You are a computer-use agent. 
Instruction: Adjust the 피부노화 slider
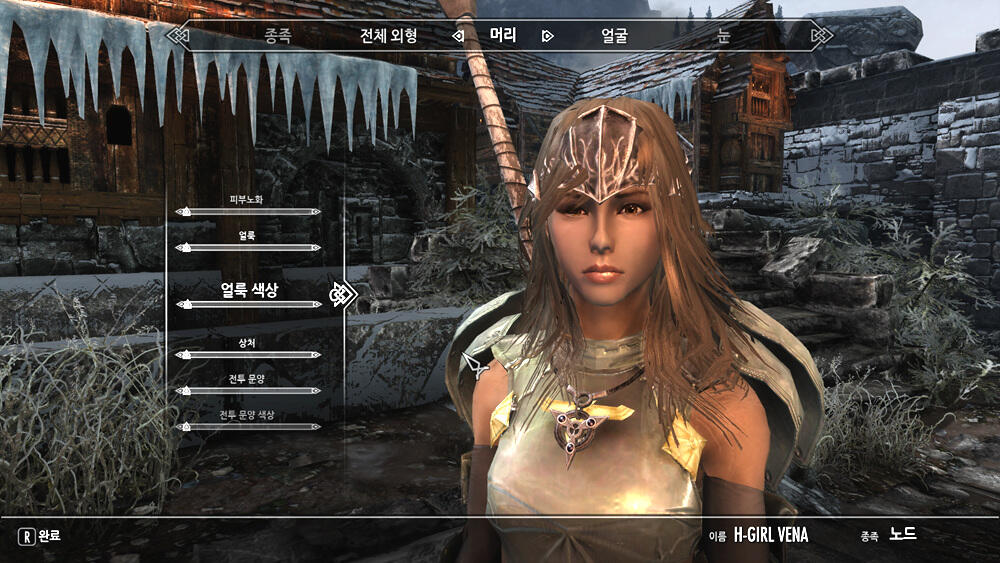(248, 212)
